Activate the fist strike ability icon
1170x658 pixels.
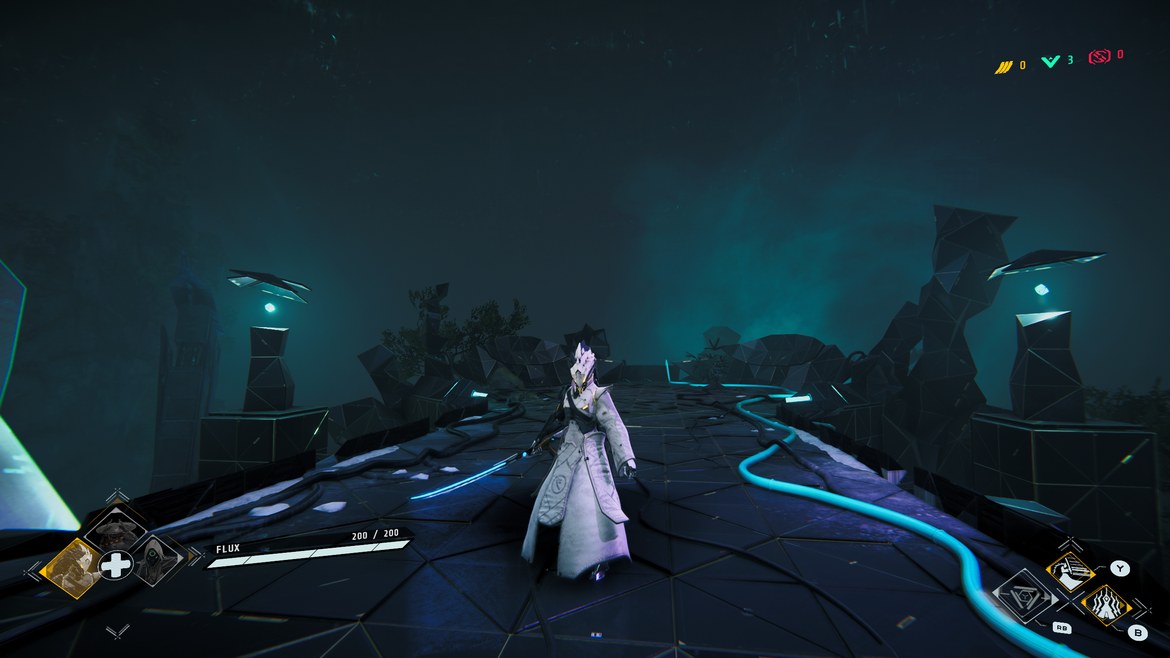(x=1066, y=574)
